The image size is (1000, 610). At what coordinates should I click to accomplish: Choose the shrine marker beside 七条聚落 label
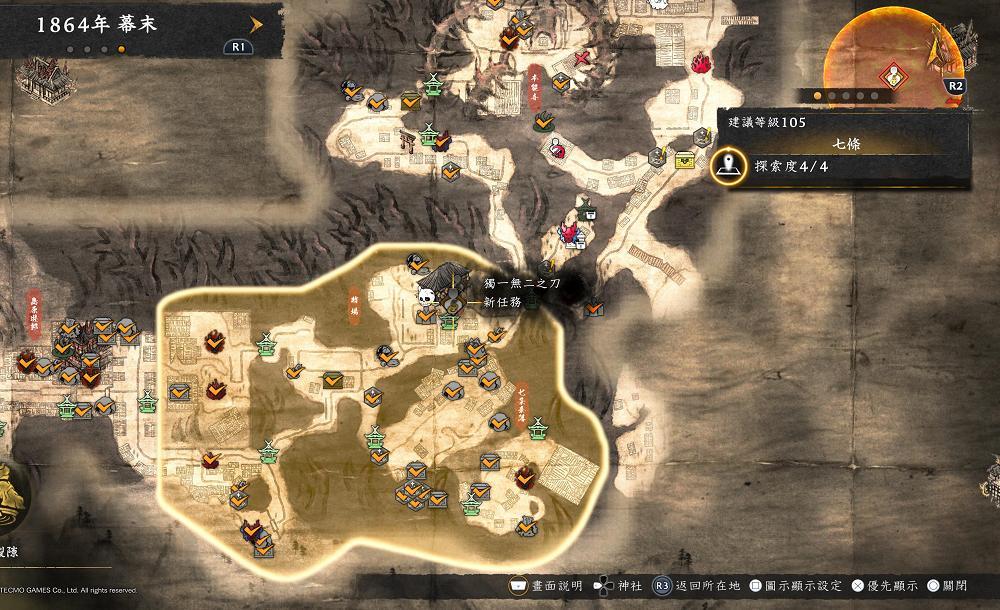click(539, 429)
